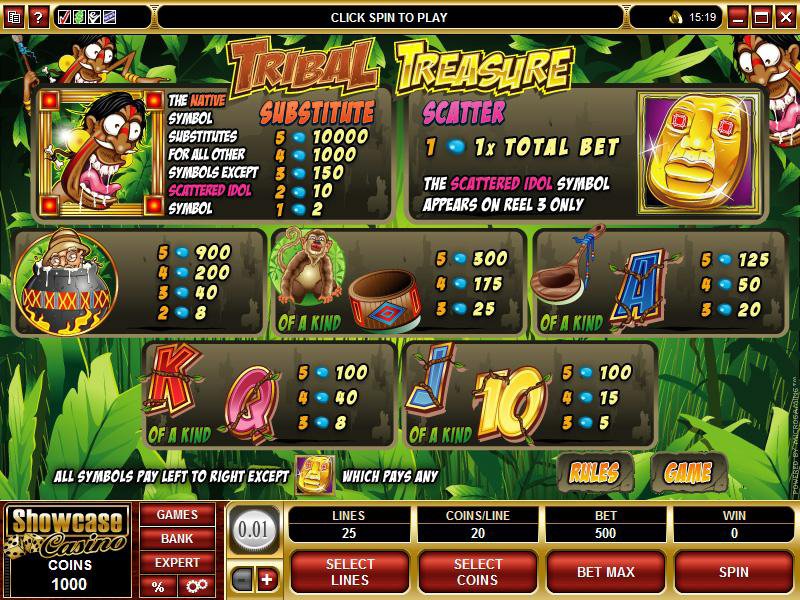
Task: Click the percent statistics button
Action: point(158,587)
